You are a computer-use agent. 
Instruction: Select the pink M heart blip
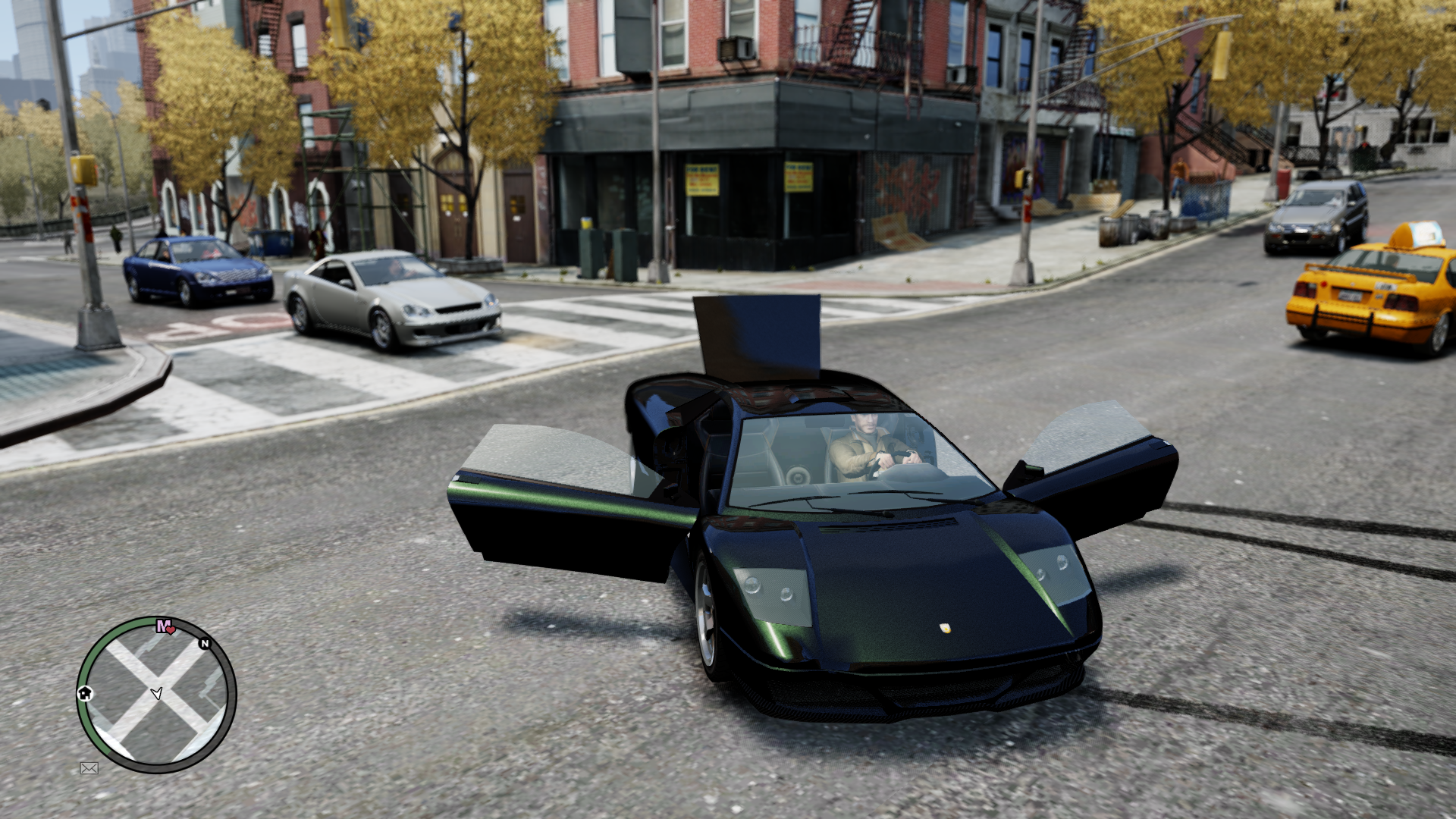click(x=165, y=626)
